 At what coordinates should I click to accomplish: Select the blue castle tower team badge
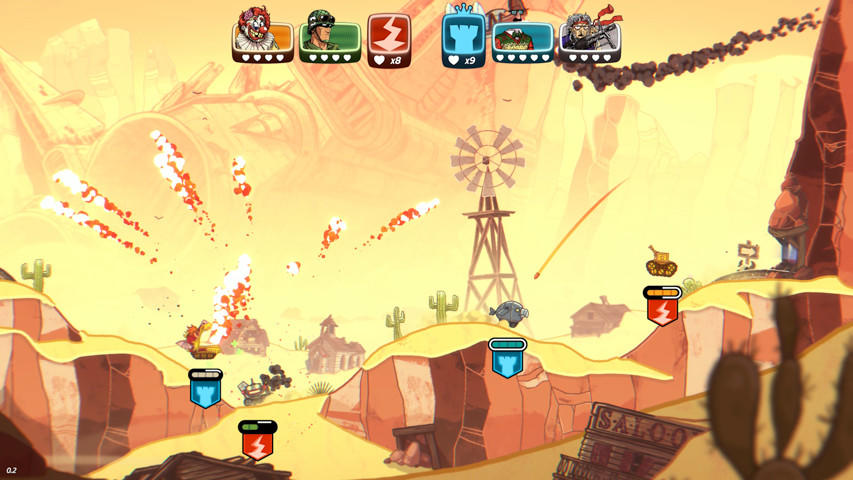(463, 40)
